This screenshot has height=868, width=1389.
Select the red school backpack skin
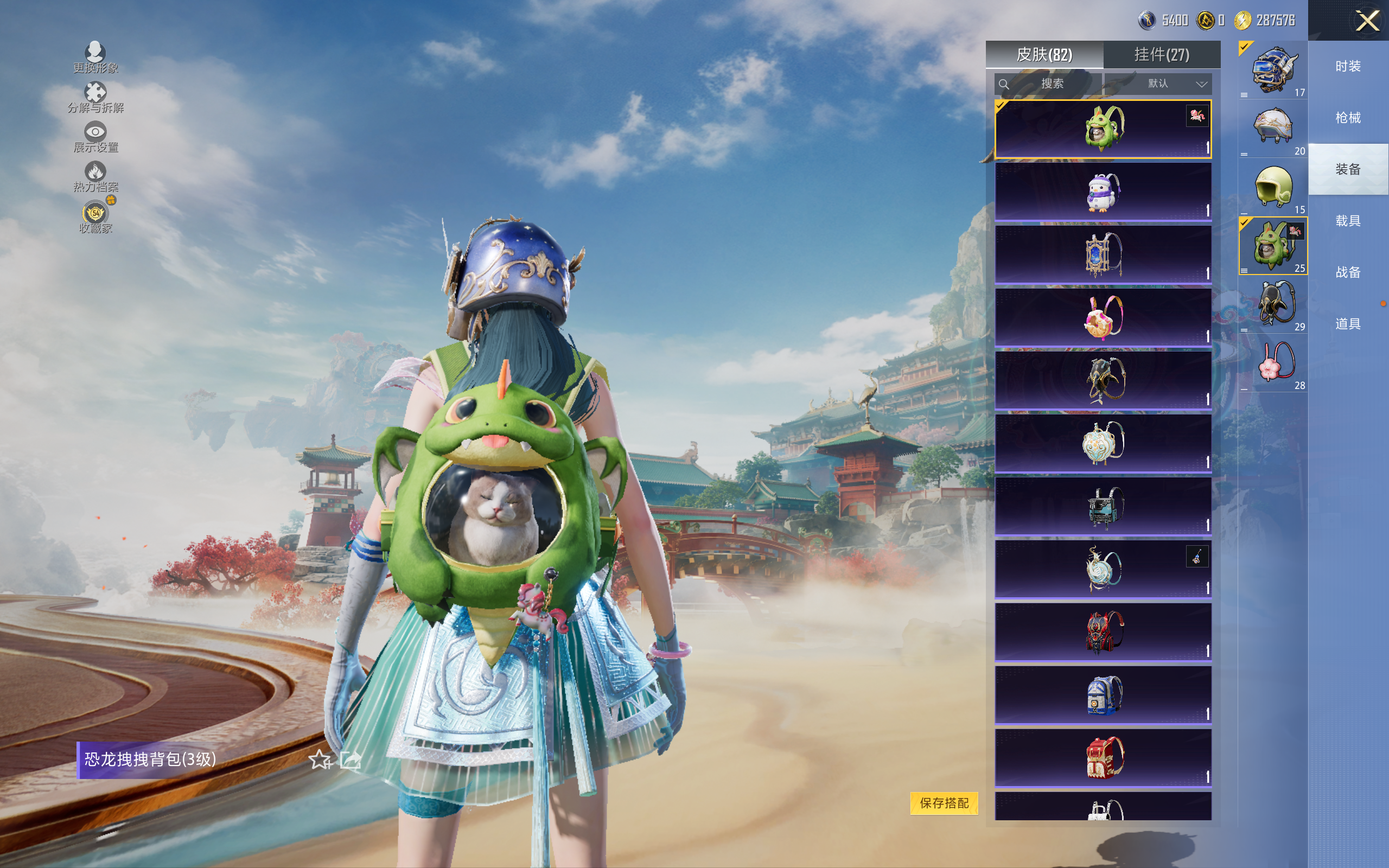pos(1103,758)
